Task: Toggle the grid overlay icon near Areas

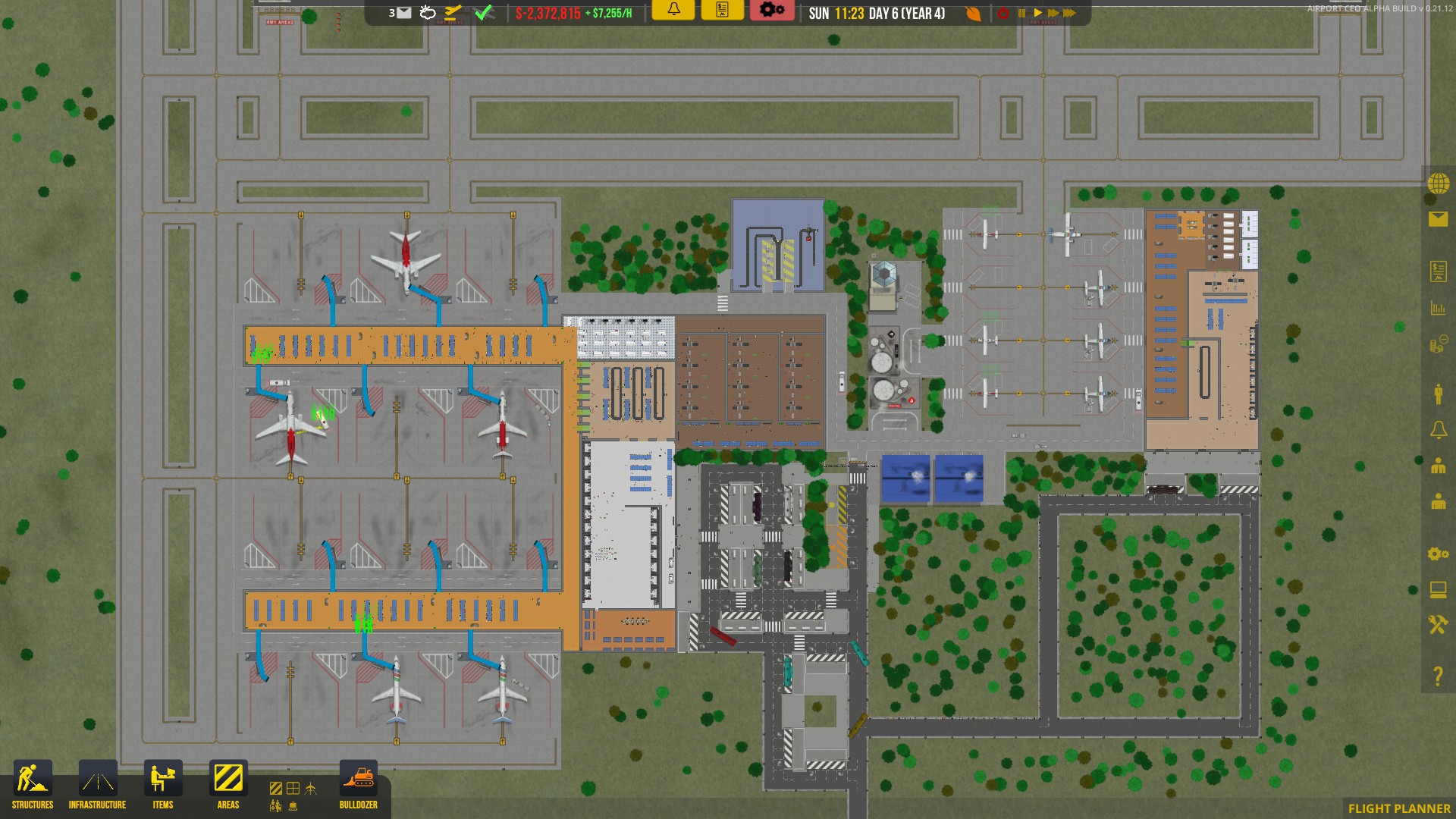Action: [x=293, y=789]
